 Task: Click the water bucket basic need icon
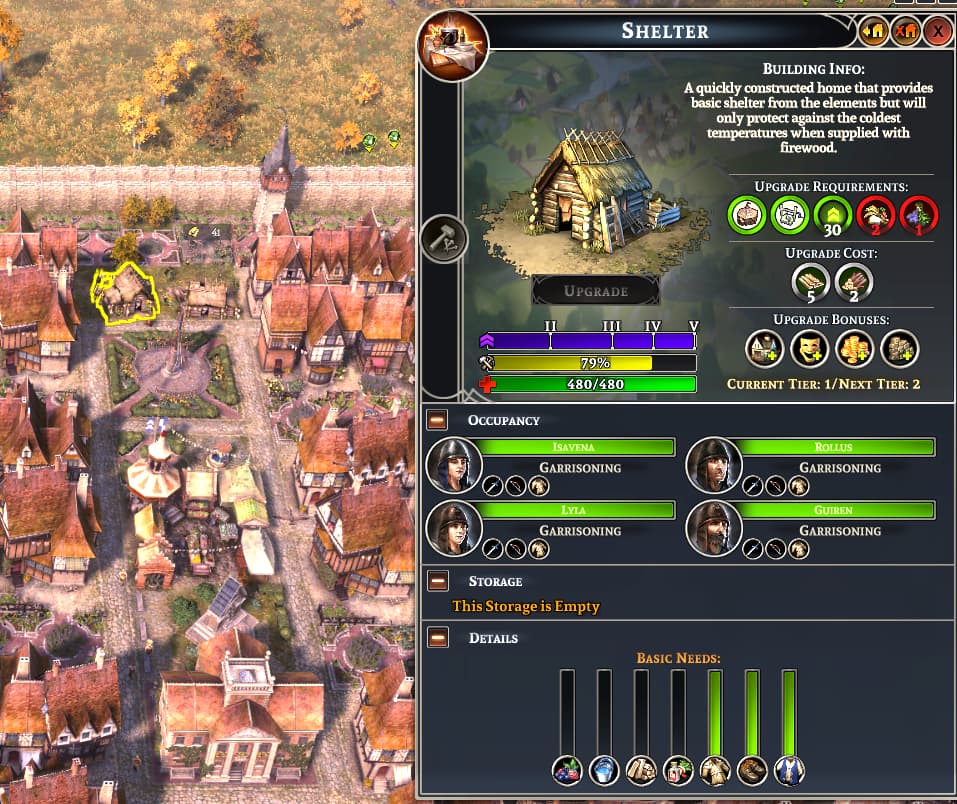click(x=604, y=770)
